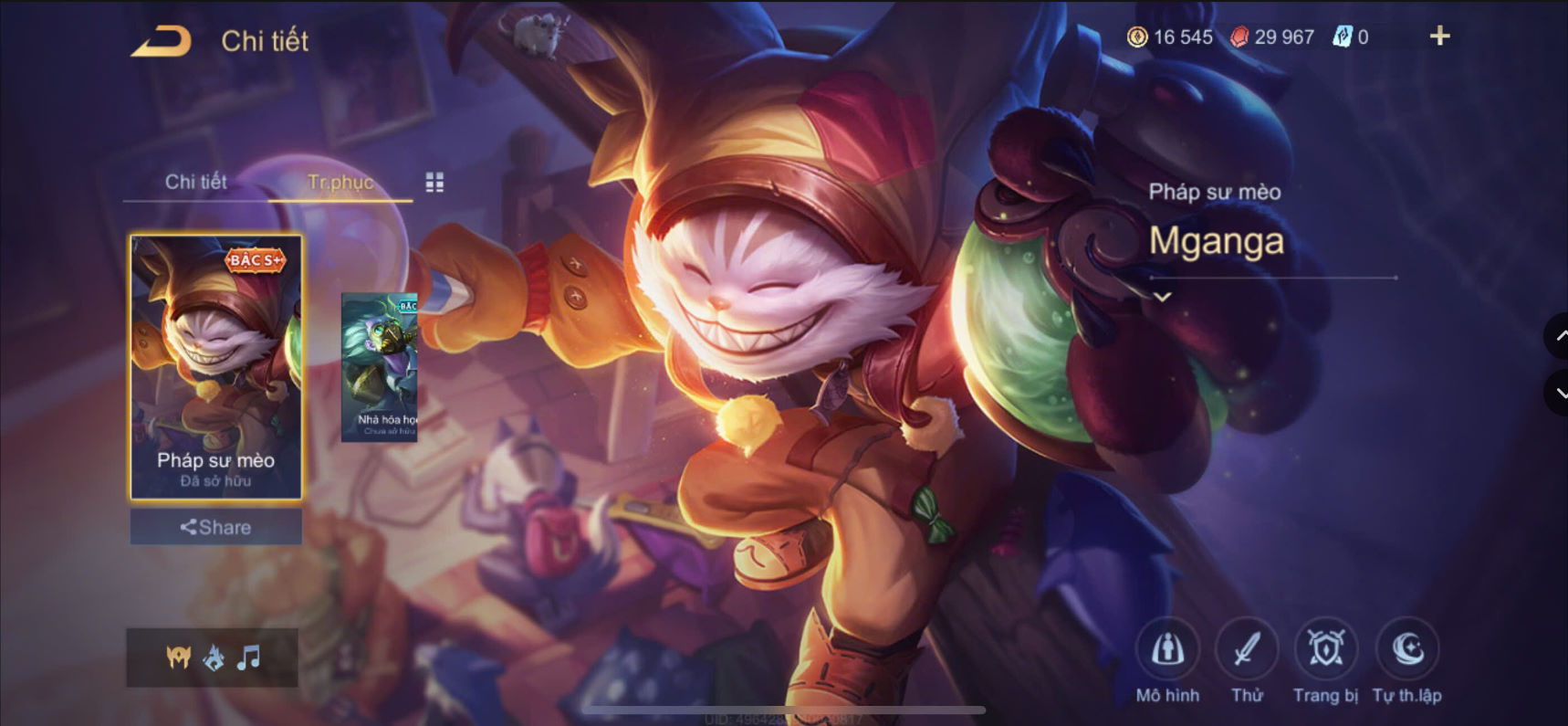Switch to the Chi tiết tab

click(197, 182)
